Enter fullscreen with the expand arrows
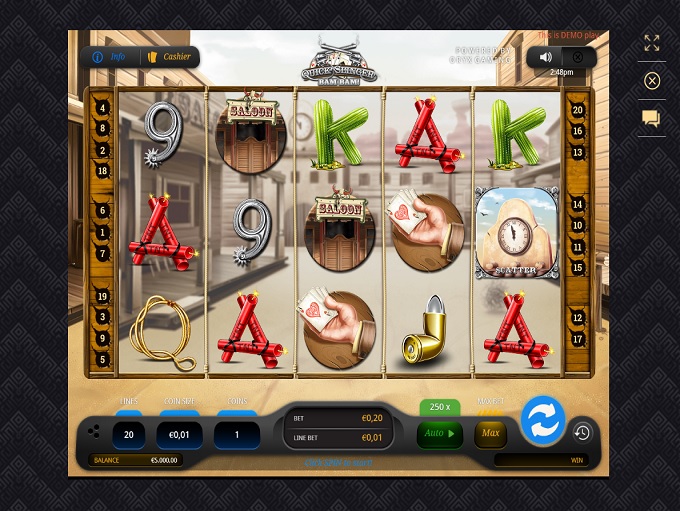The height and width of the screenshot is (511, 680). 652,43
